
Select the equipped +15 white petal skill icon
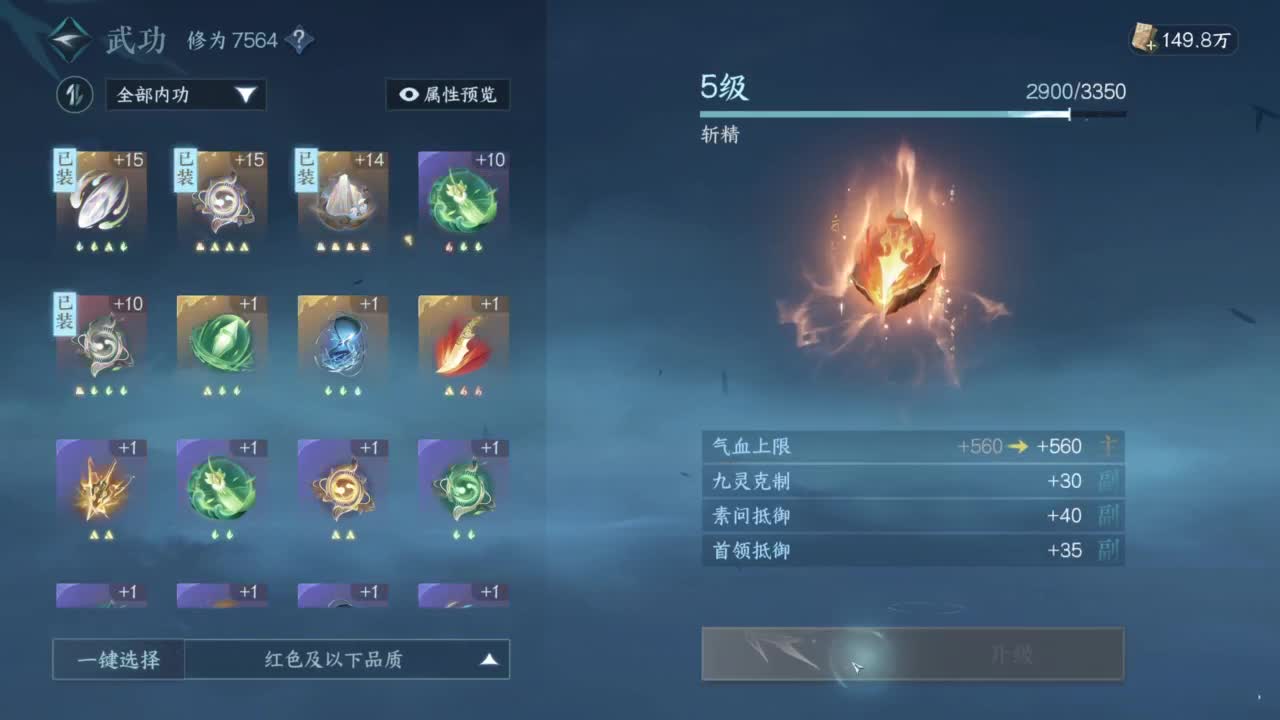100,198
